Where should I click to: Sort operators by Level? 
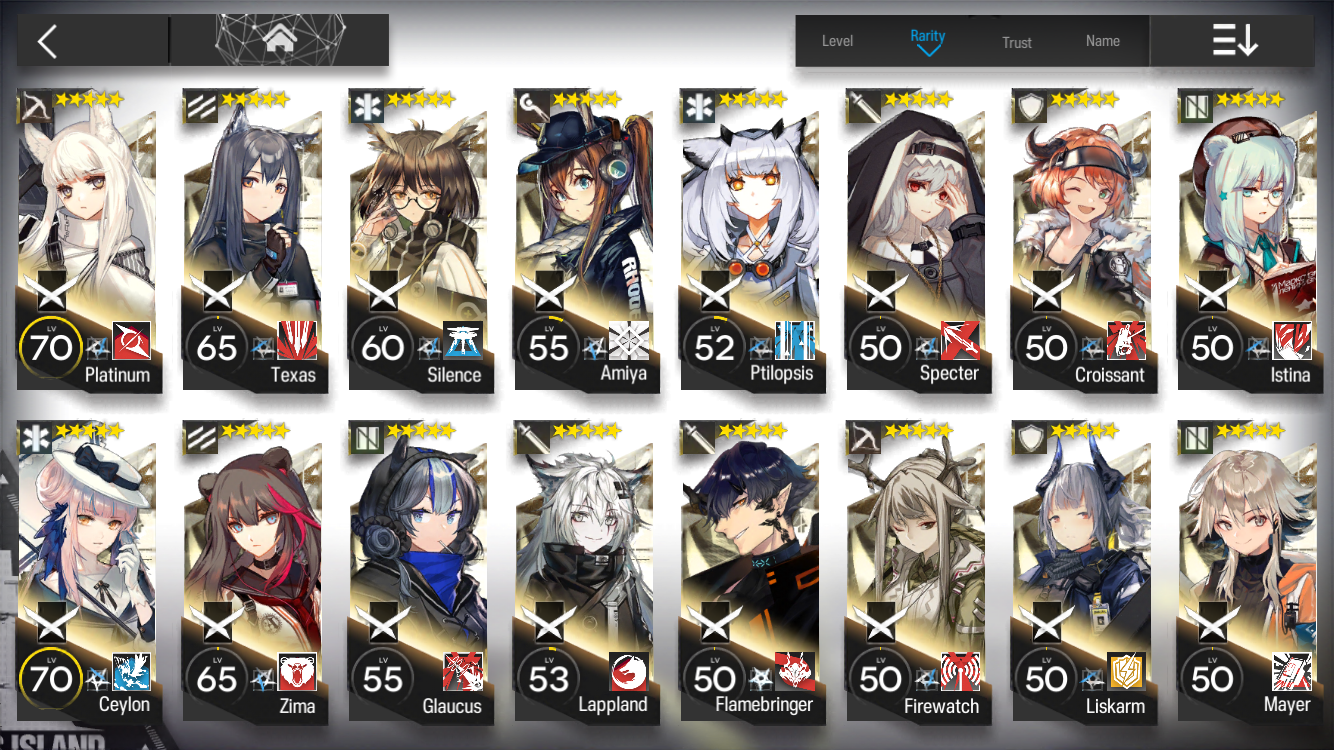pyautogui.click(x=837, y=41)
